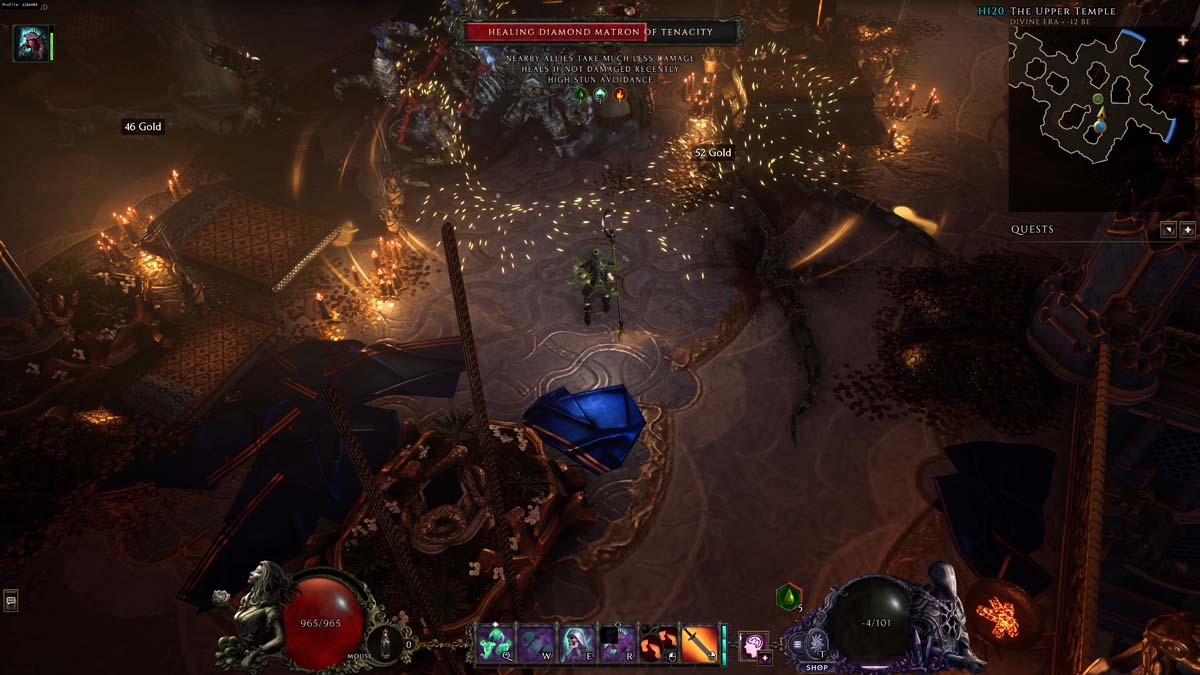The height and width of the screenshot is (675, 1200).
Task: Activate the green spirits skill on Q
Action: point(496,643)
